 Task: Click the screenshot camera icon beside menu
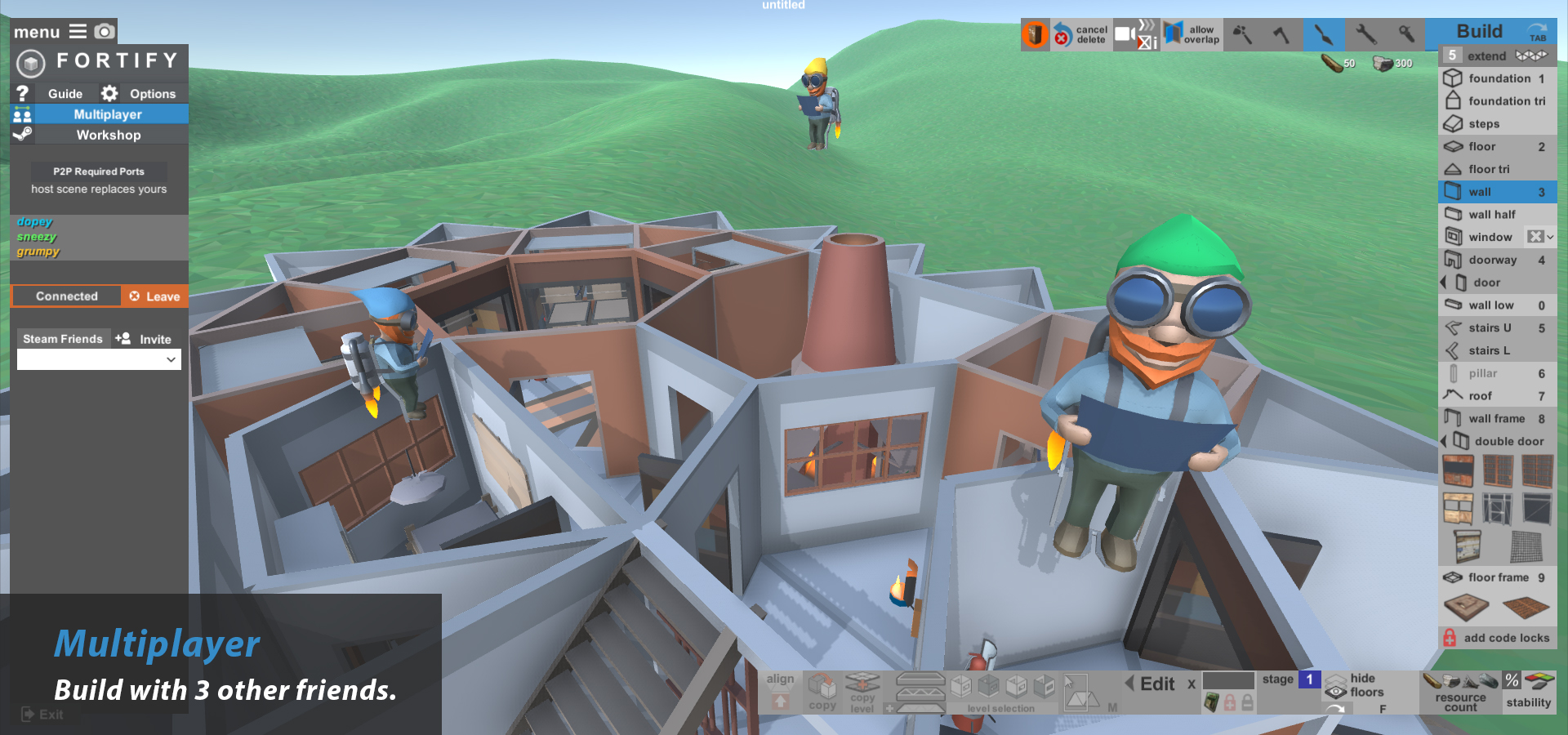click(104, 31)
